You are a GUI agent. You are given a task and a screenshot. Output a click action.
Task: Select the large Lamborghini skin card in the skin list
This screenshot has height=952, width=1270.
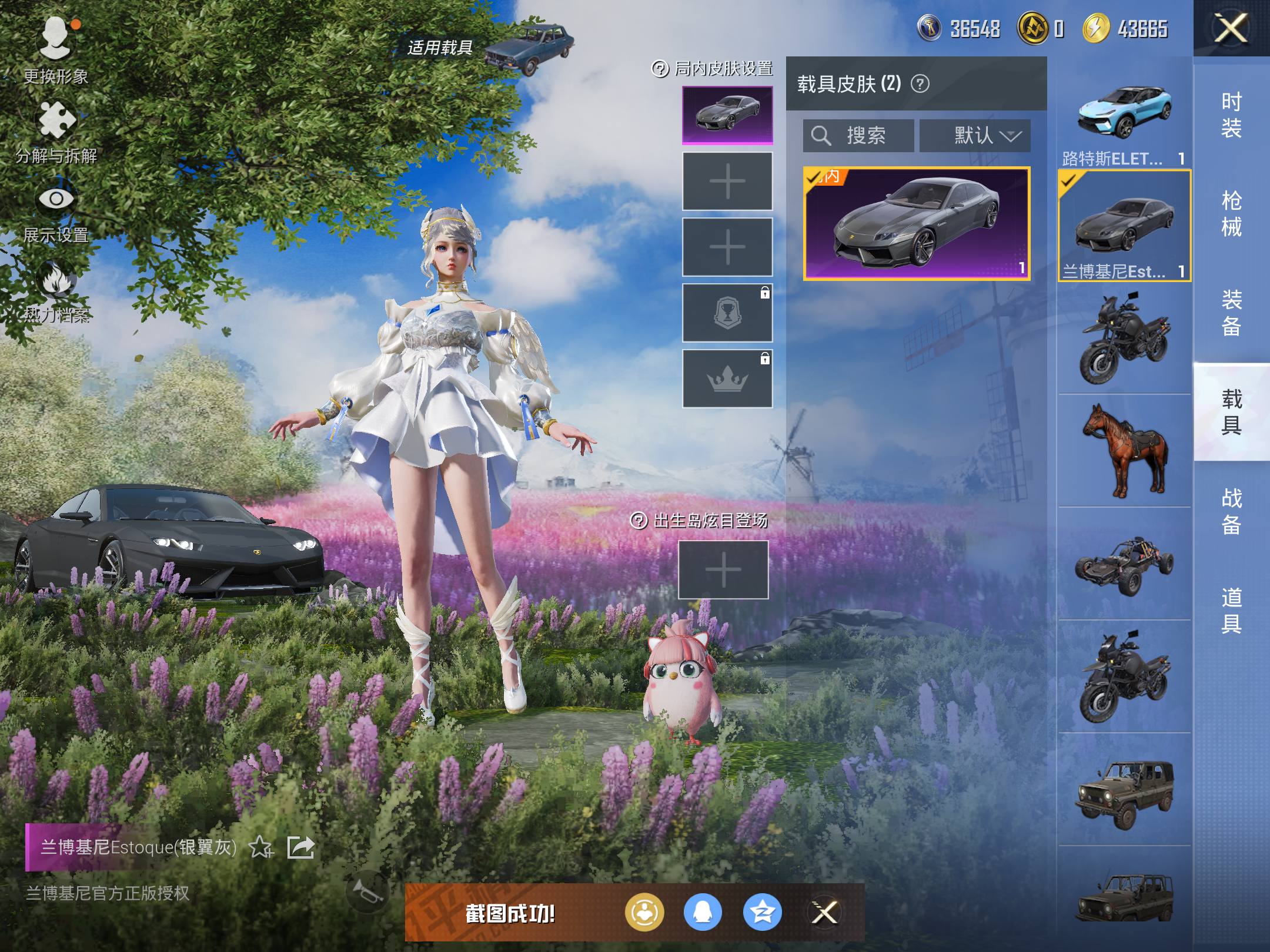(x=917, y=223)
